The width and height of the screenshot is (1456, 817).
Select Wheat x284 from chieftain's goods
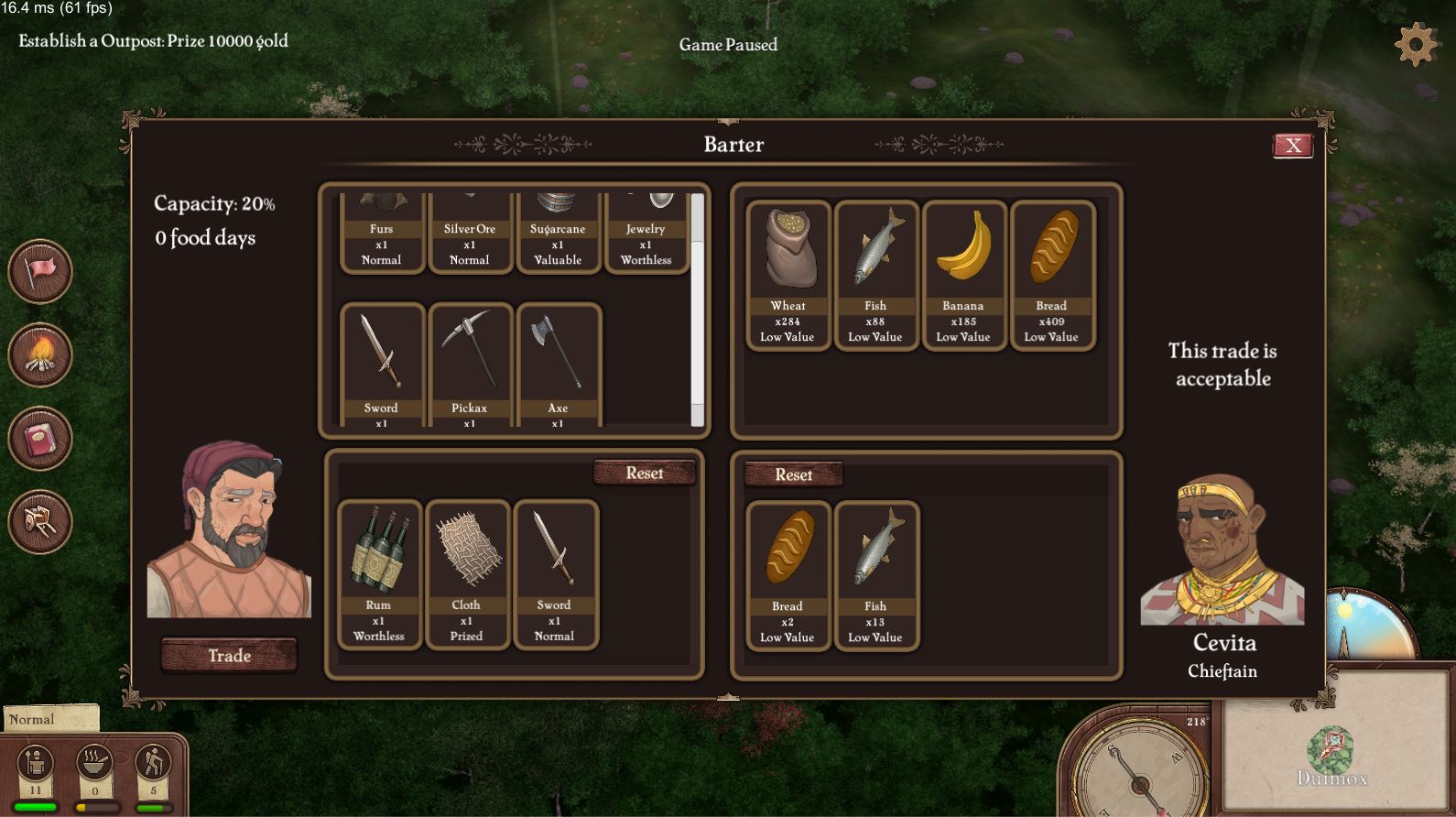click(788, 275)
